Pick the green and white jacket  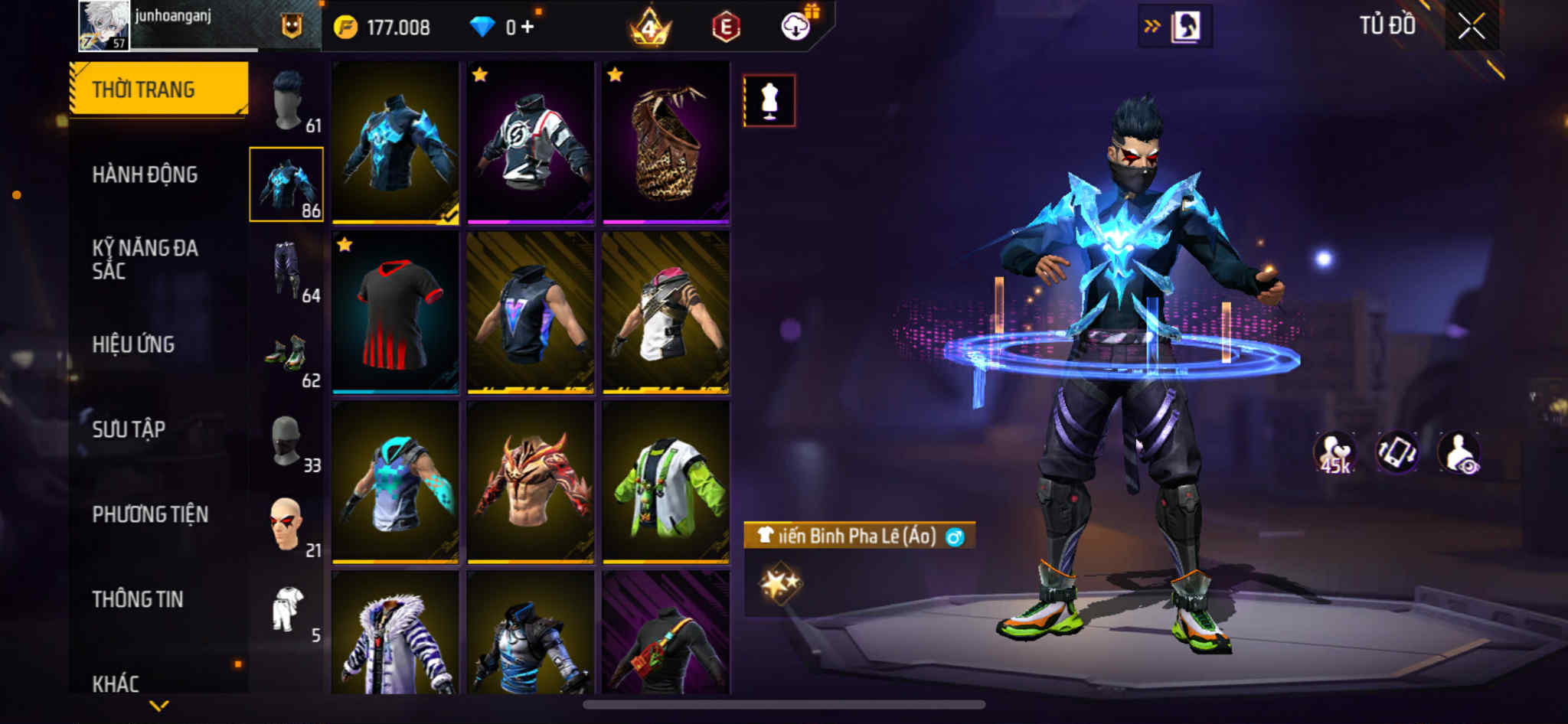tap(665, 483)
